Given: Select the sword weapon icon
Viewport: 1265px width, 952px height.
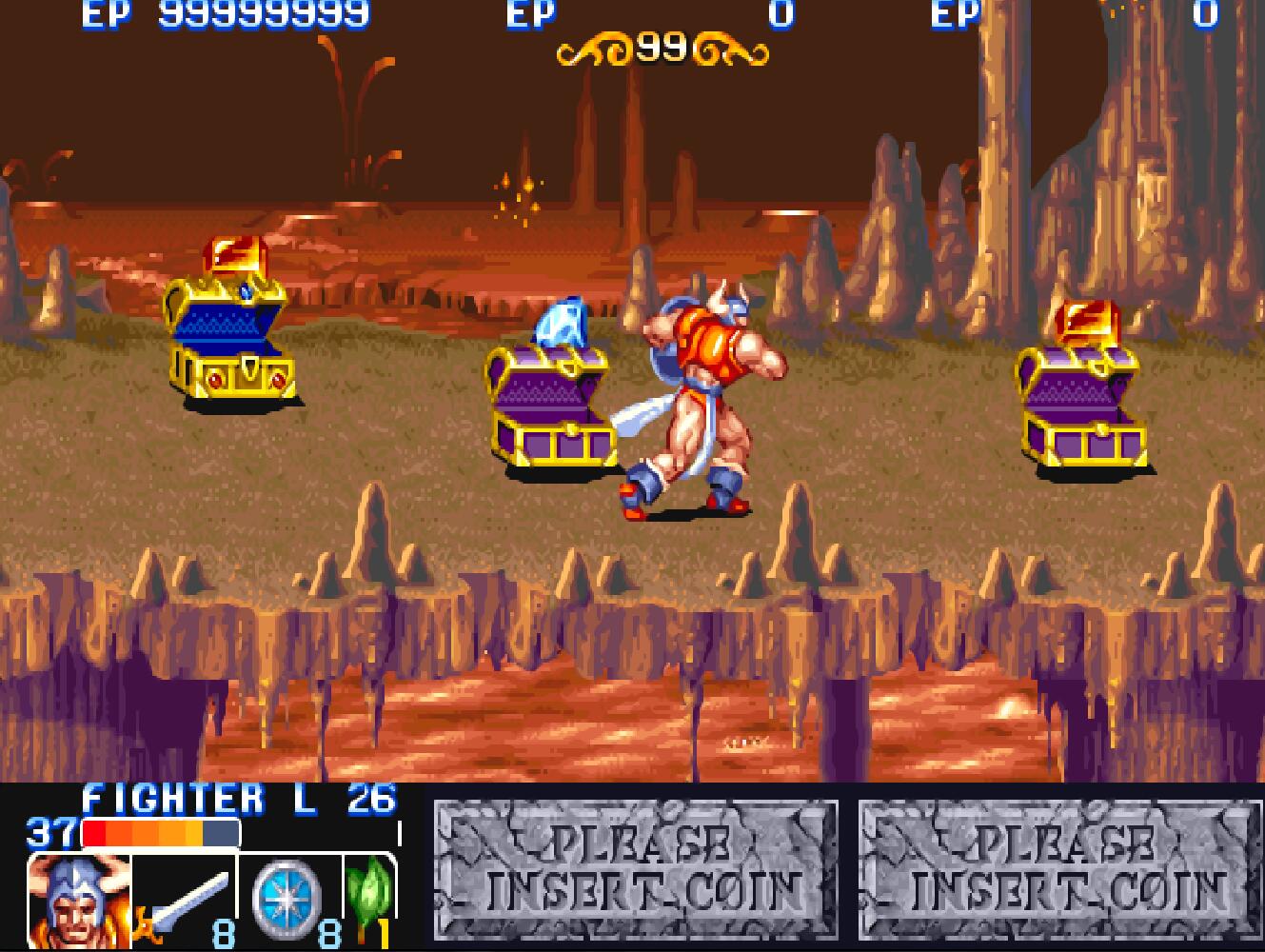Looking at the screenshot, I should pos(186,902).
